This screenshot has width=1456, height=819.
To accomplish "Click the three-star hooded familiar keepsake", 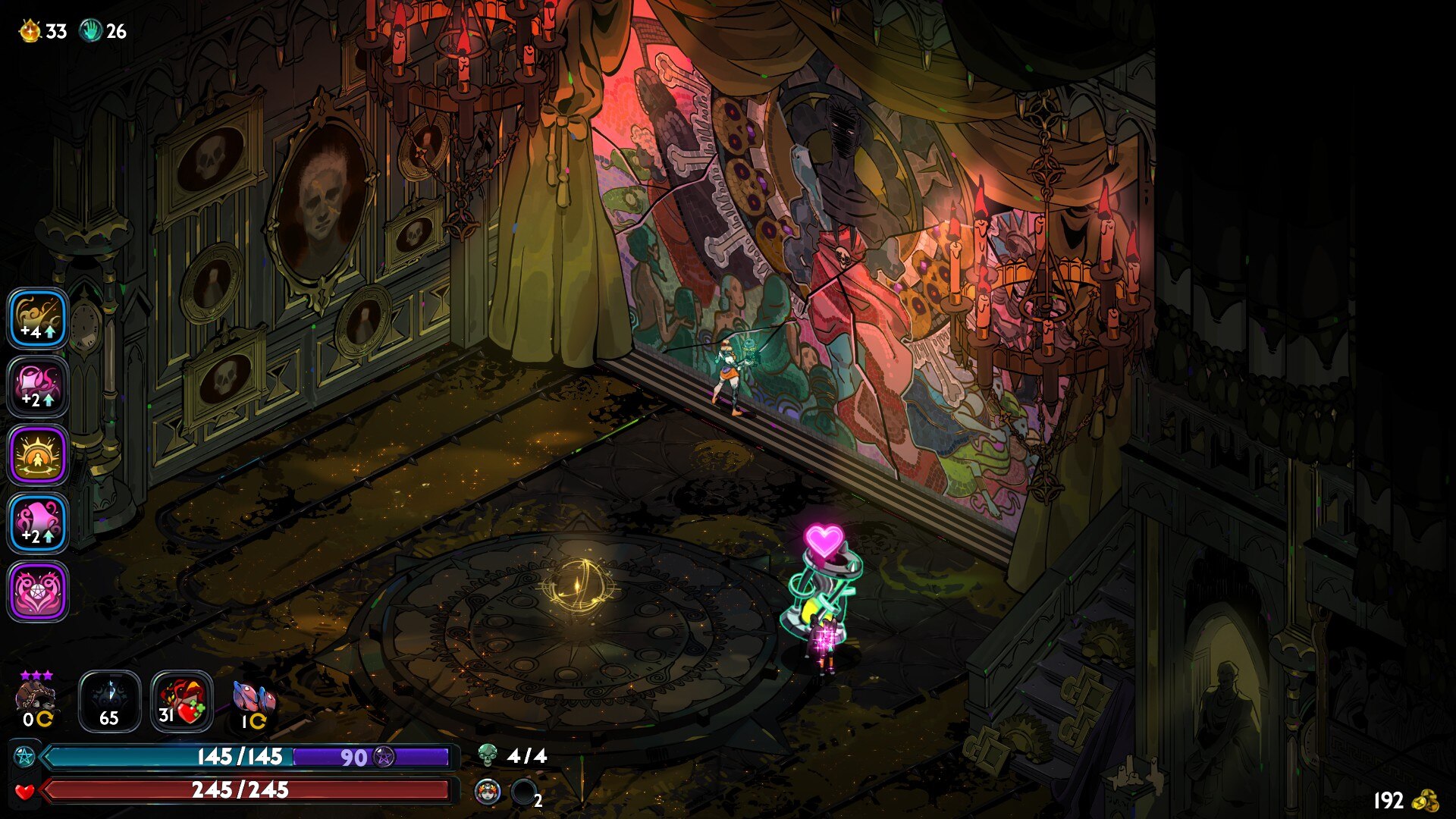I will (x=36, y=698).
